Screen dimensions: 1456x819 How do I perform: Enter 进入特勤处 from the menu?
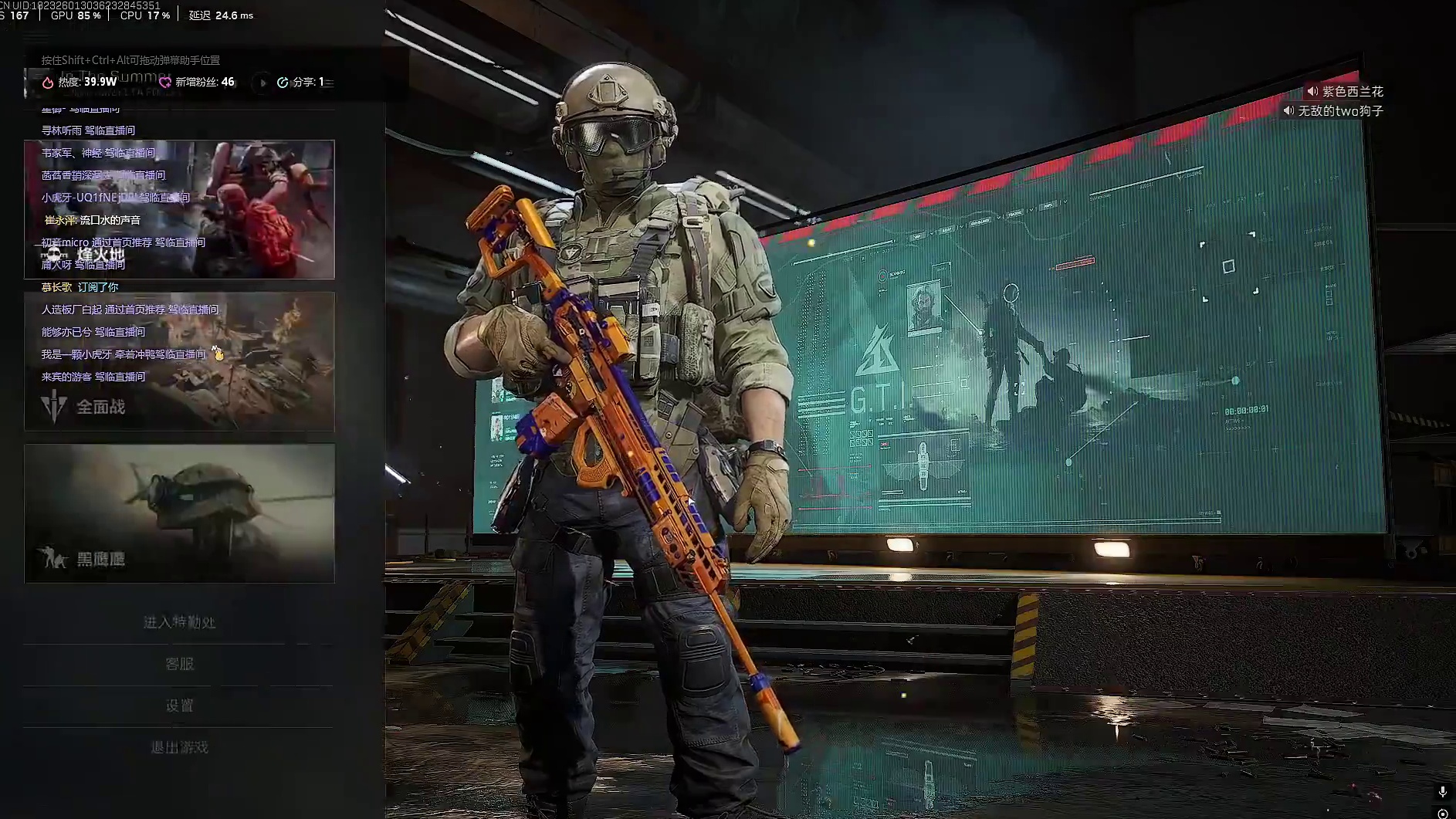tap(179, 622)
